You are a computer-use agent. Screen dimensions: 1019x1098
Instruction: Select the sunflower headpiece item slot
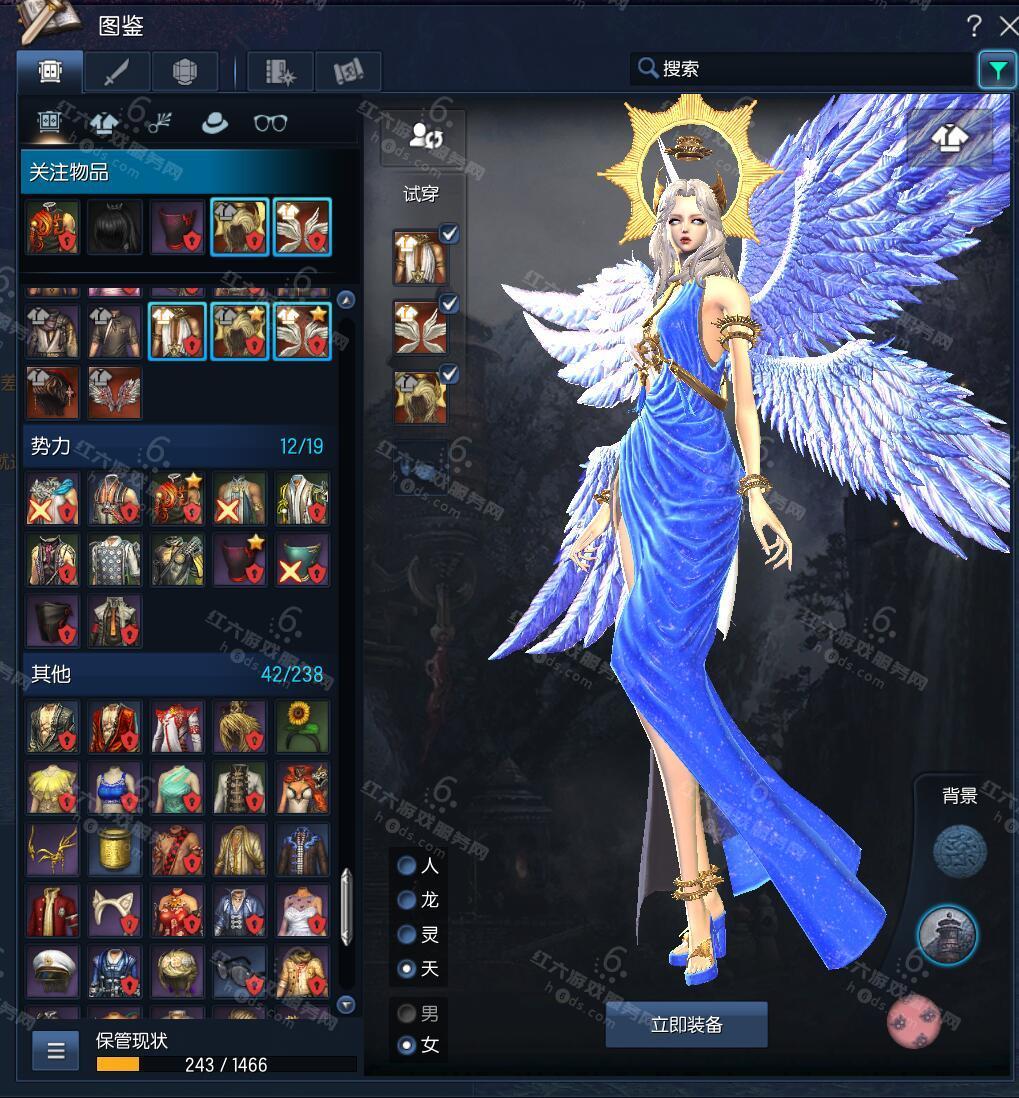coord(302,725)
